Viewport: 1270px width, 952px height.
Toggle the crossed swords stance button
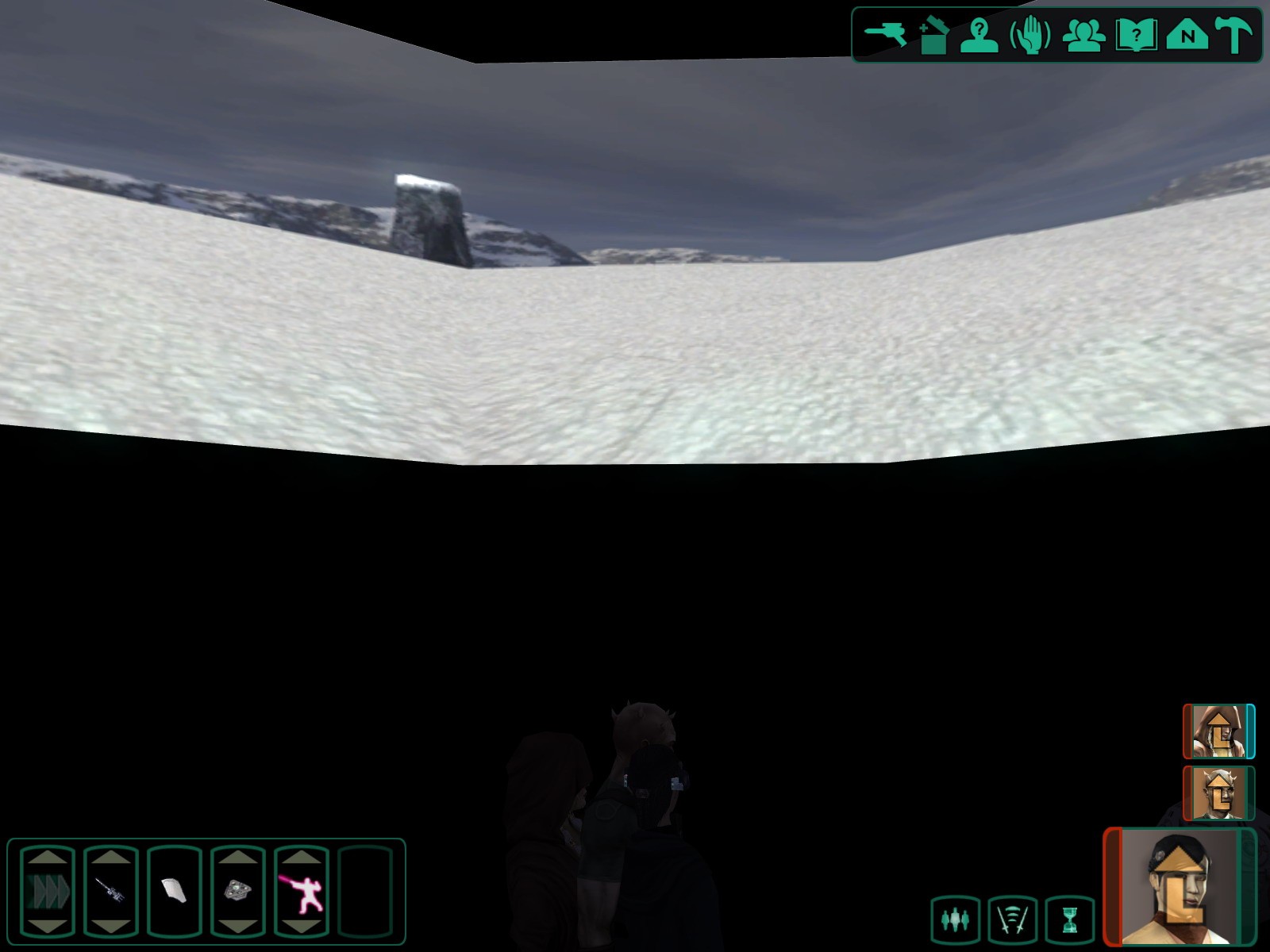[1013, 920]
